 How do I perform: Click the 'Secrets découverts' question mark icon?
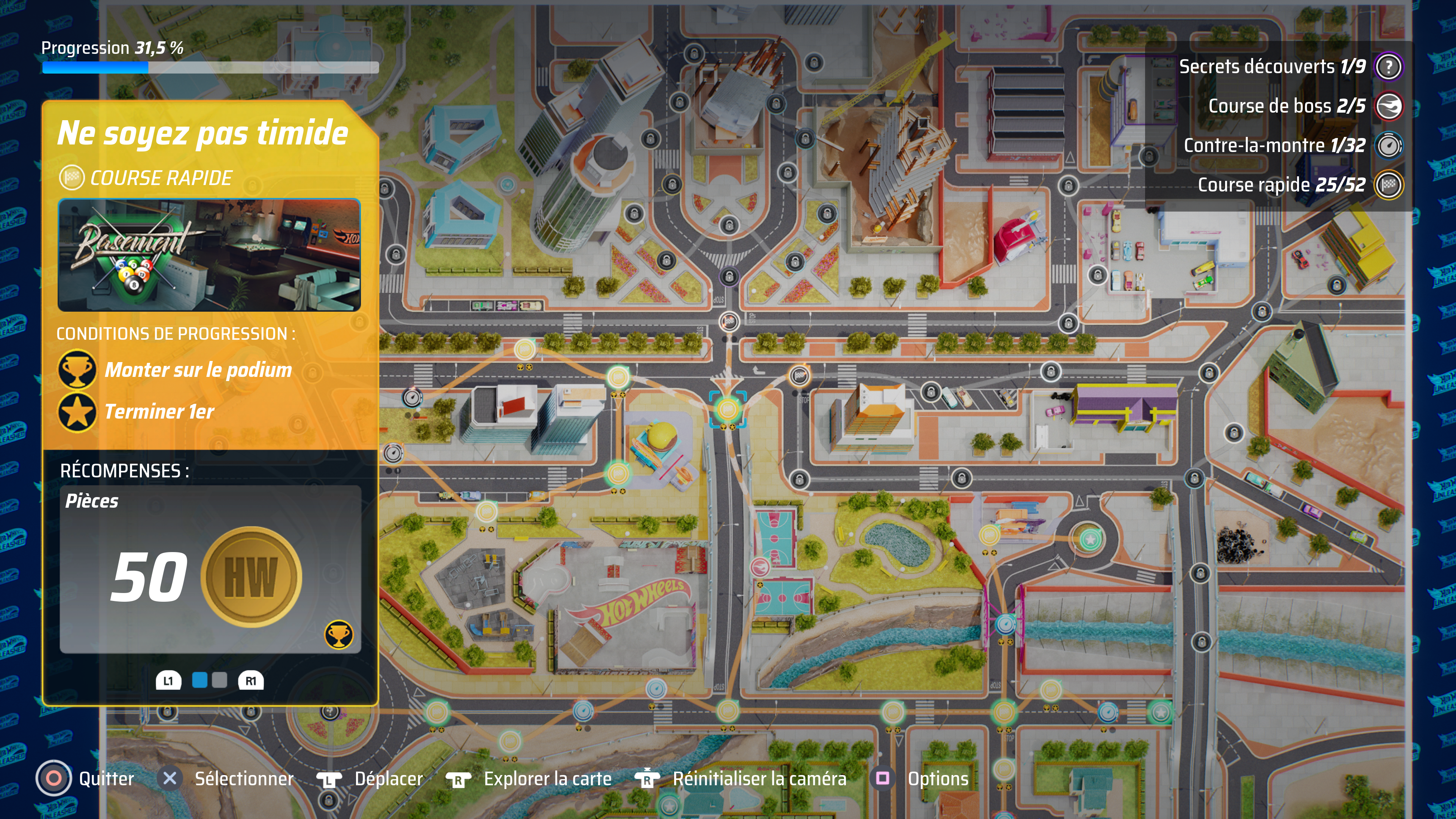1388,67
